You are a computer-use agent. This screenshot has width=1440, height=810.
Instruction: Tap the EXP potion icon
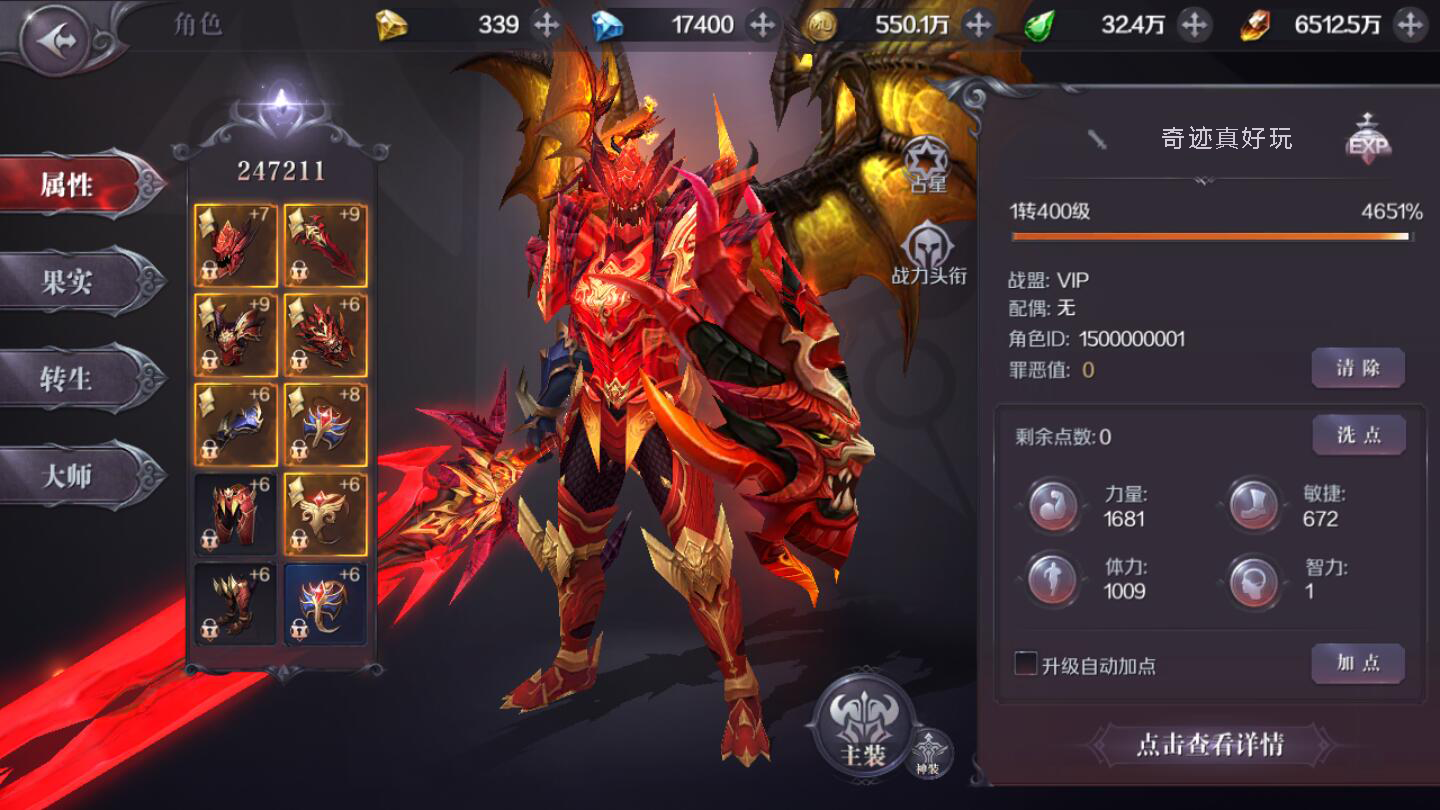click(1368, 138)
